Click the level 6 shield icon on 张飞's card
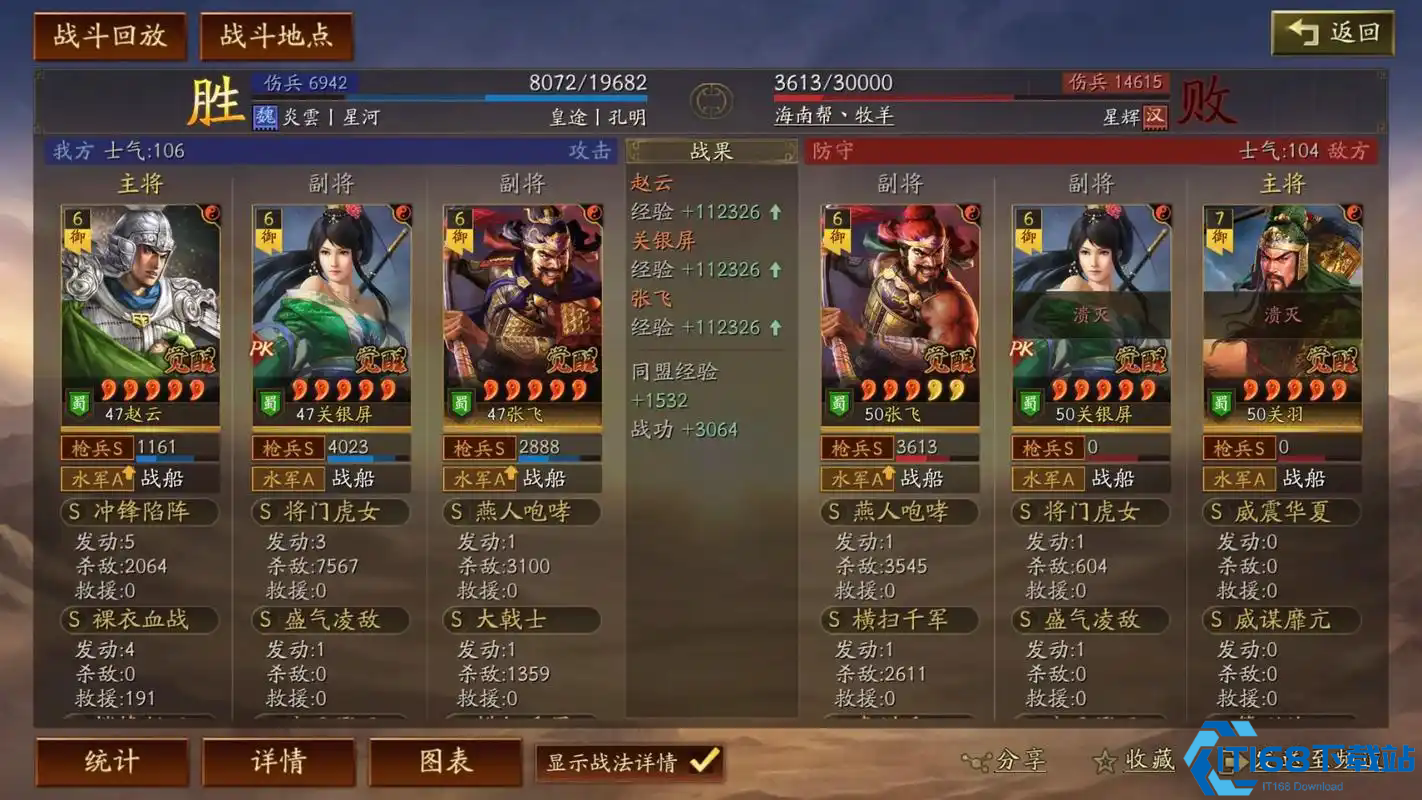The height and width of the screenshot is (800, 1422). click(x=459, y=218)
